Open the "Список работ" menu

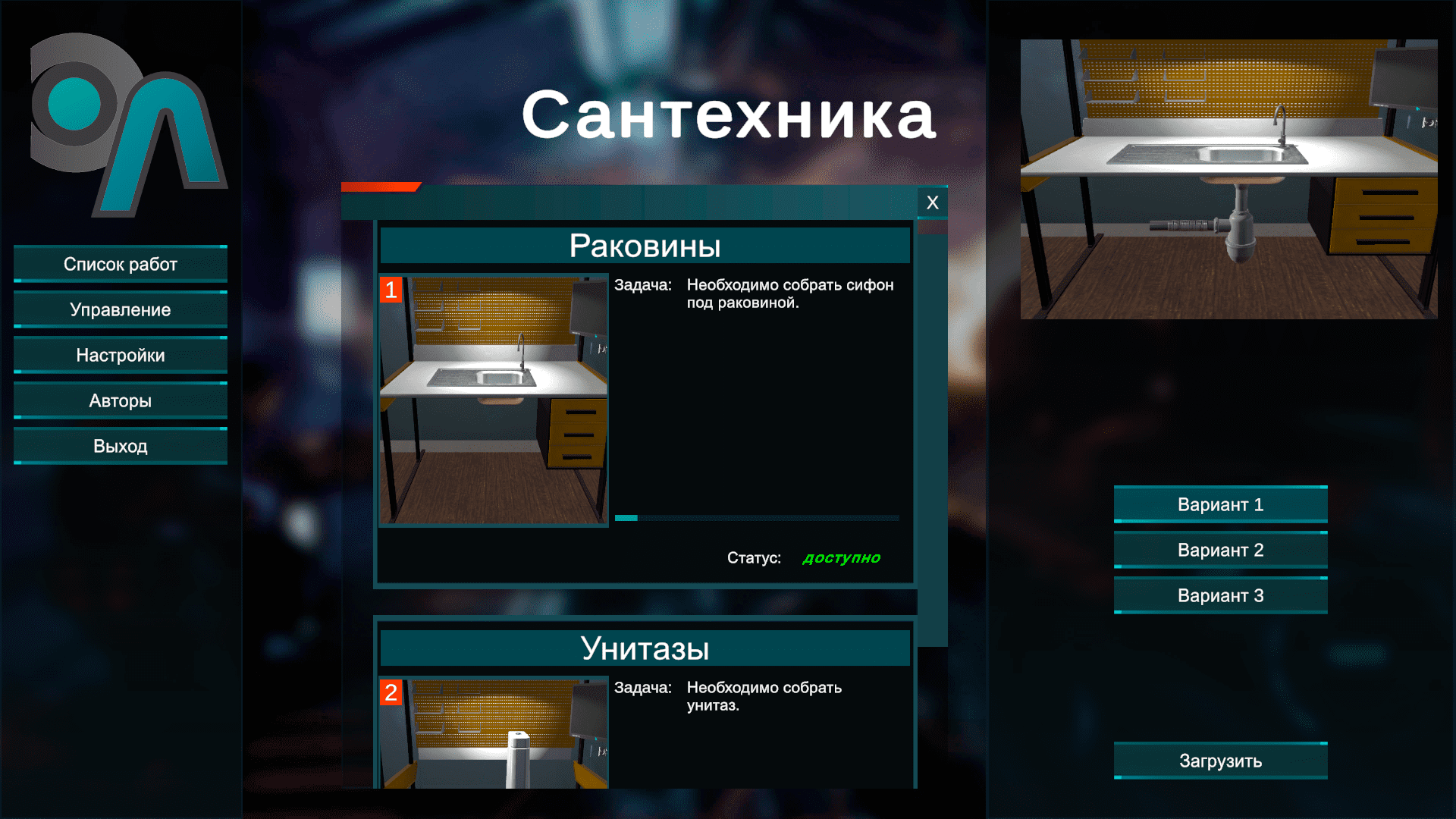120,264
